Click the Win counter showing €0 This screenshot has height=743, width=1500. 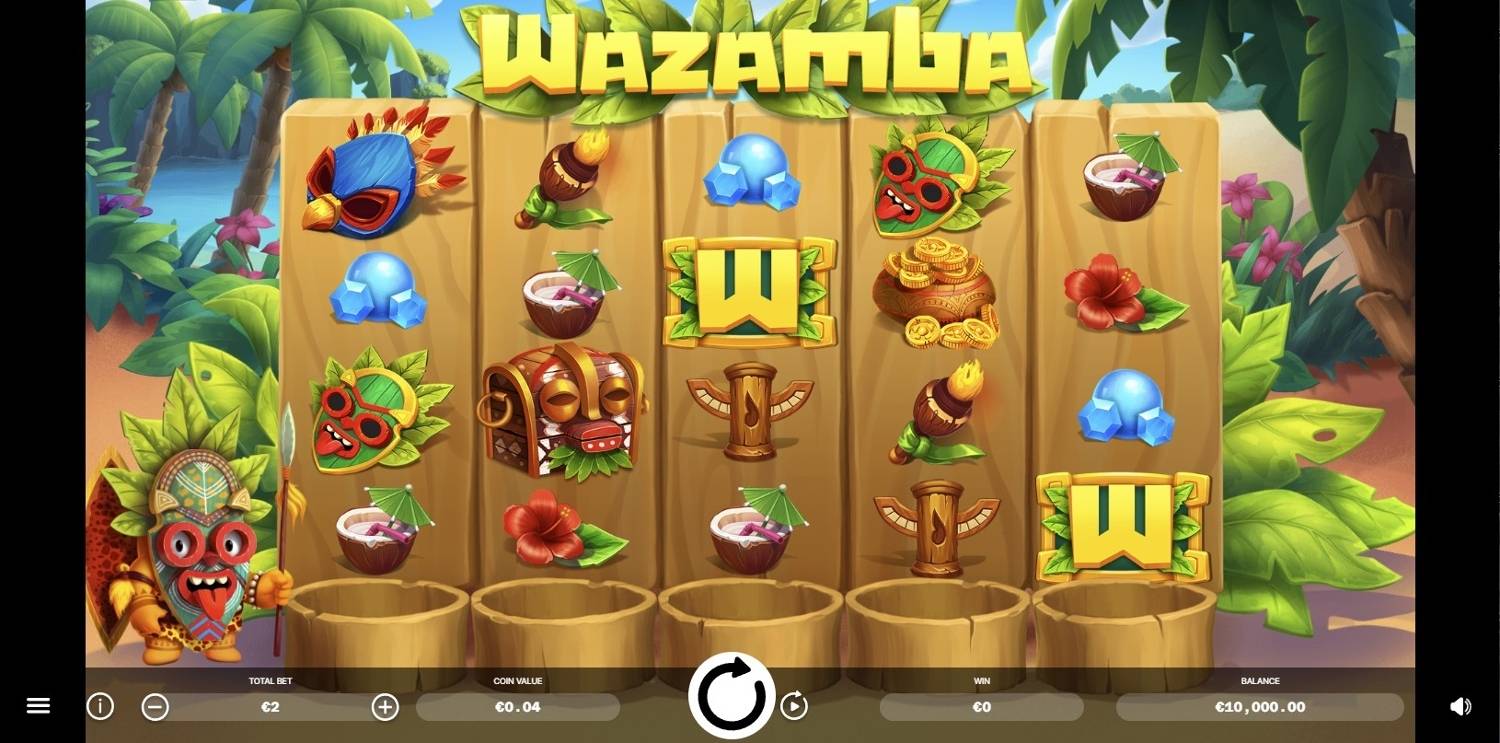point(981,707)
